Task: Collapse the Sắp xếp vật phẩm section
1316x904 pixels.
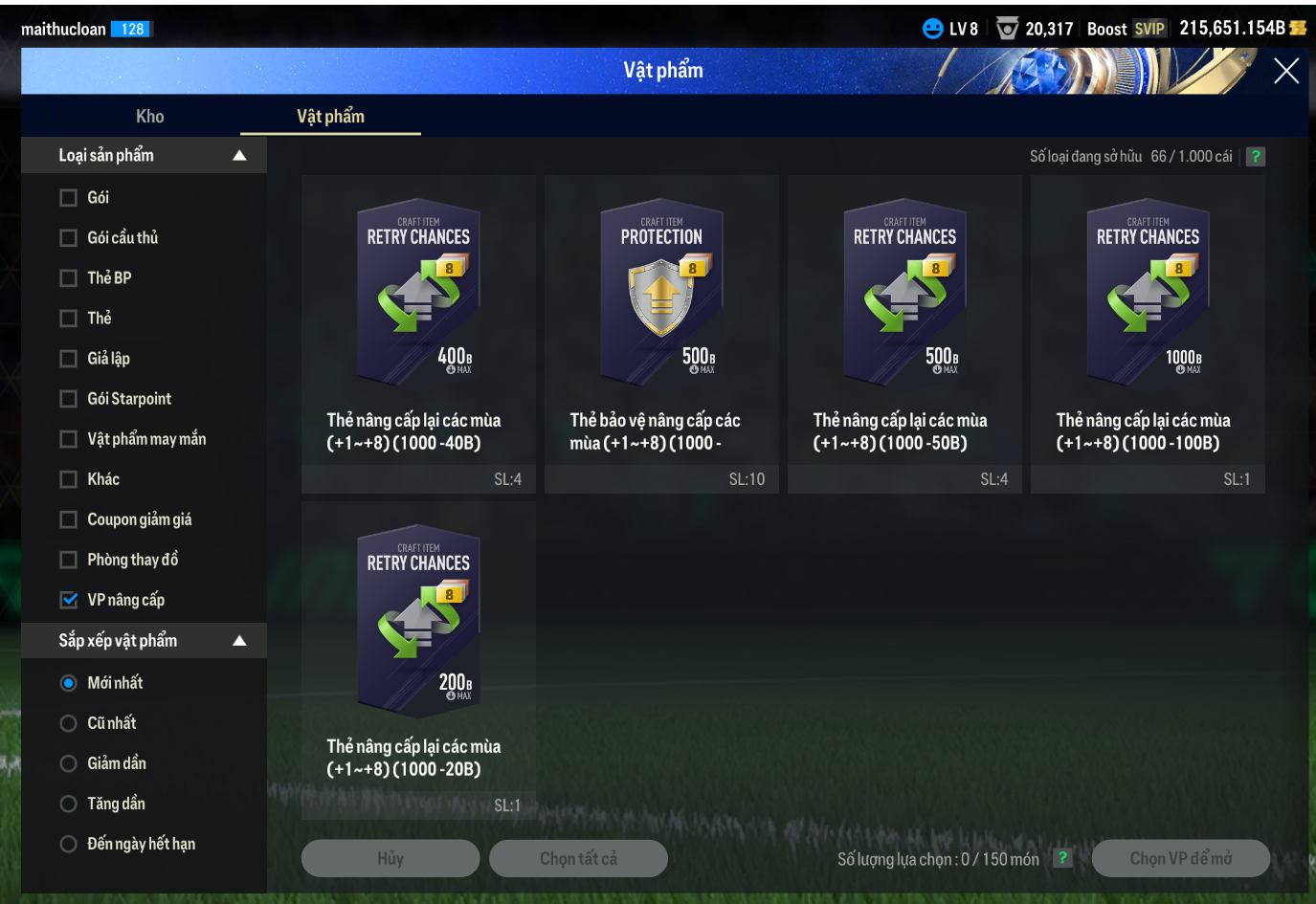Action: [239, 641]
